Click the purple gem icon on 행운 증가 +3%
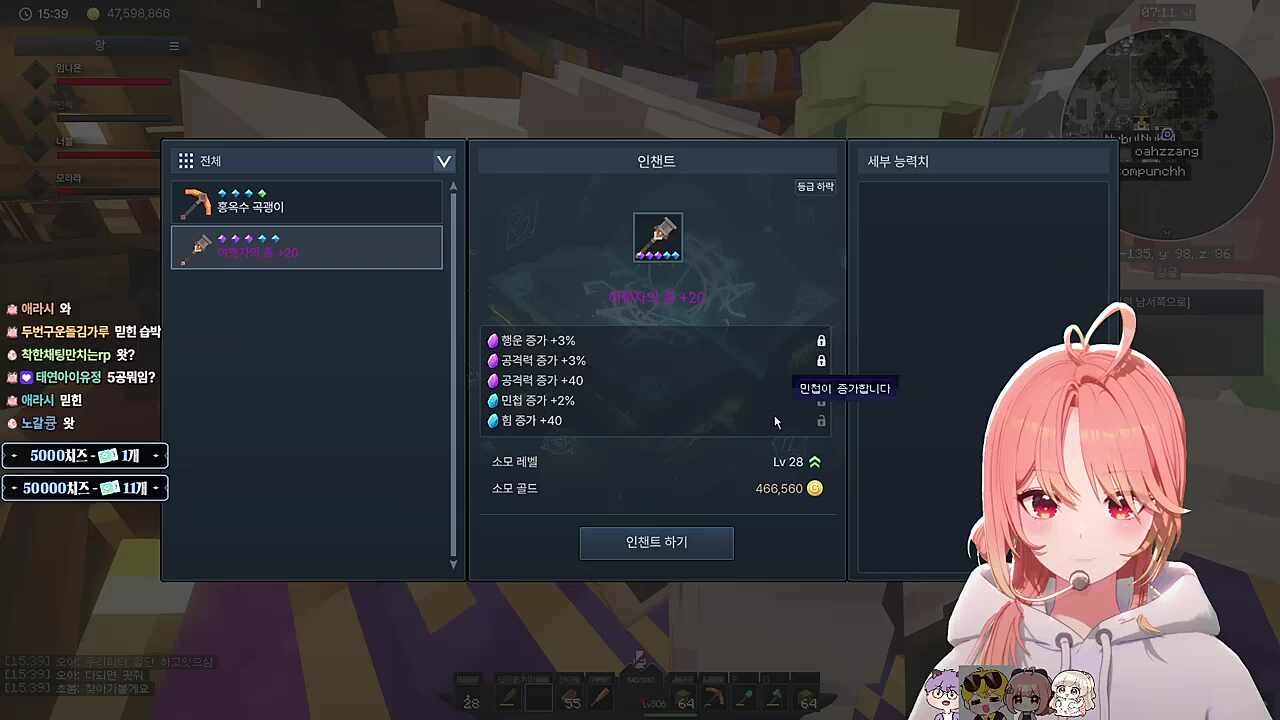 point(493,340)
